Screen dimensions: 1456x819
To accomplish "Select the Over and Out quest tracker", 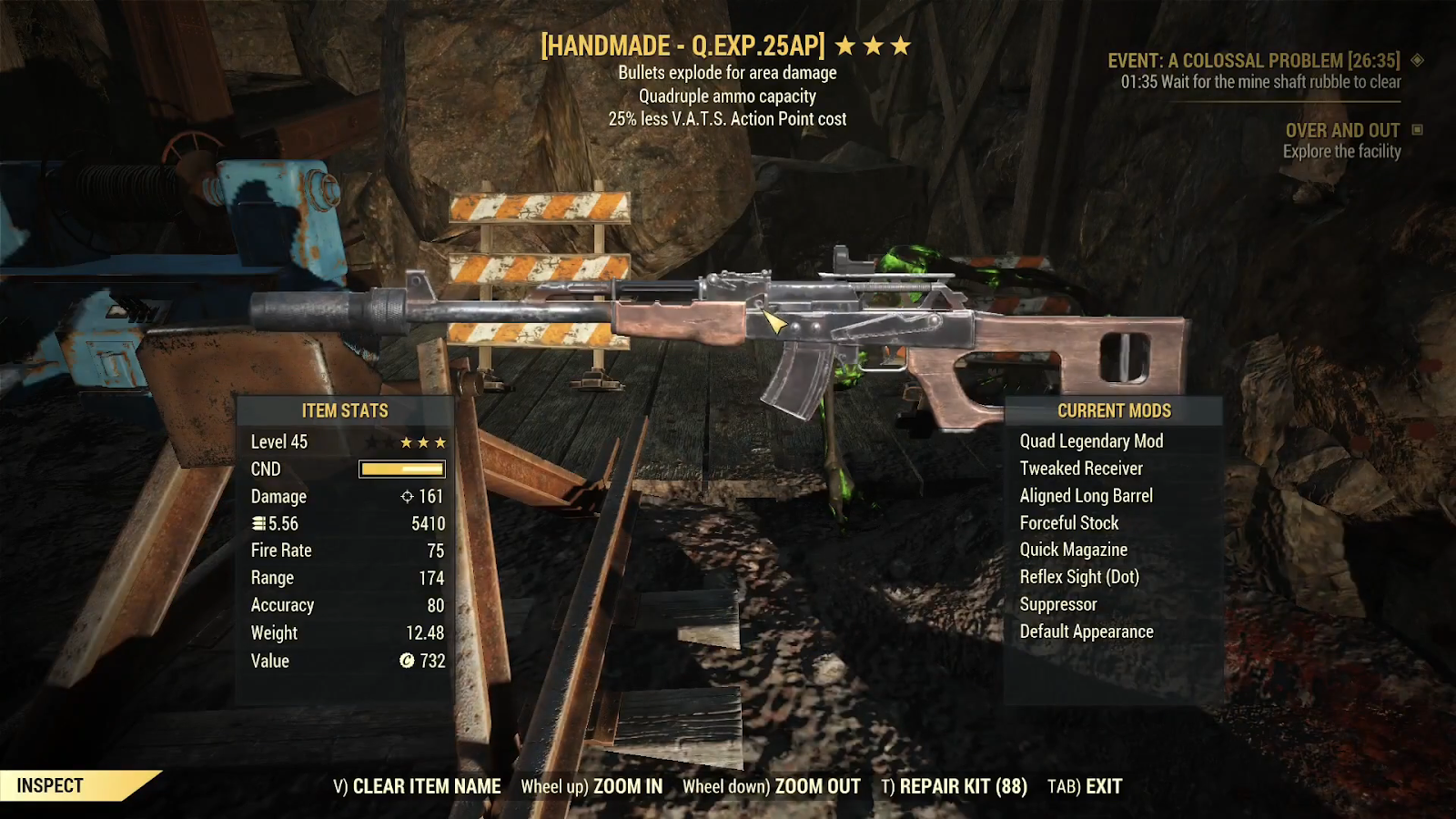I will pyautogui.click(x=1342, y=130).
